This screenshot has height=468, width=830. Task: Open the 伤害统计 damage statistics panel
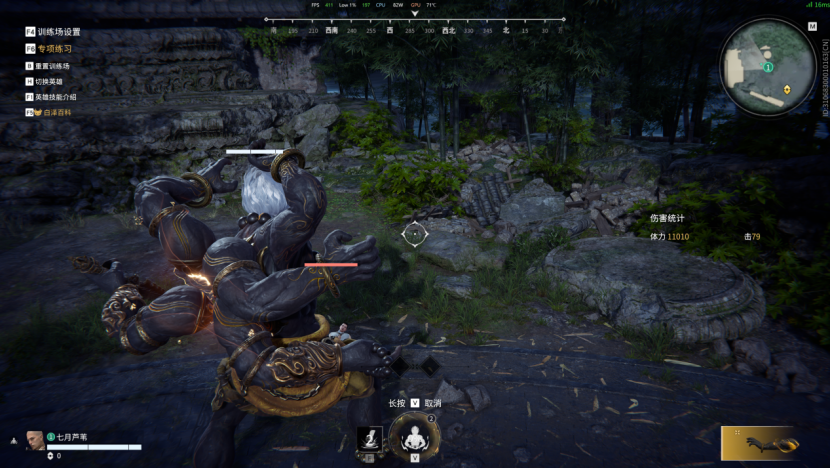(667, 217)
